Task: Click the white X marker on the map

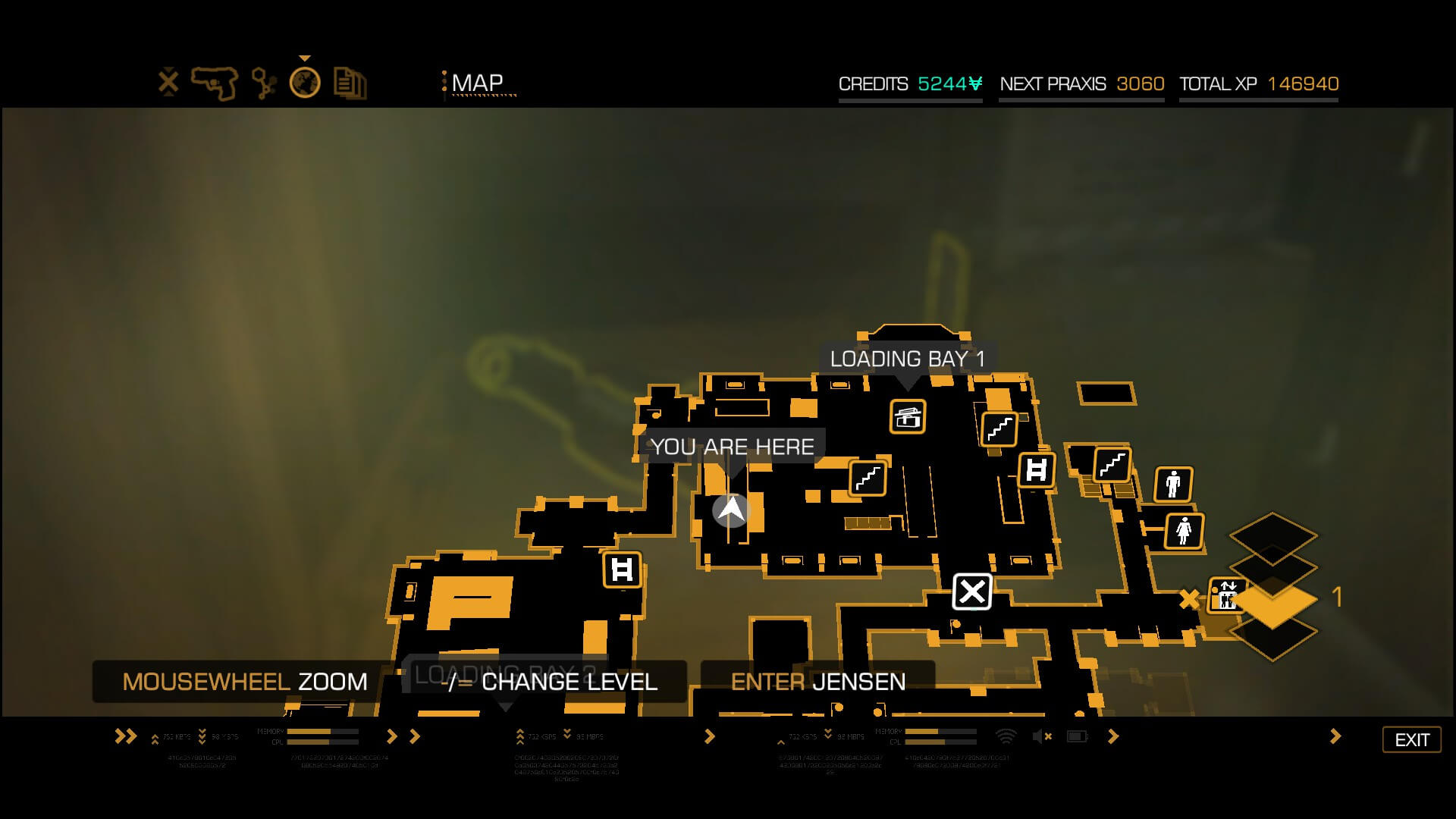Action: pyautogui.click(x=971, y=591)
